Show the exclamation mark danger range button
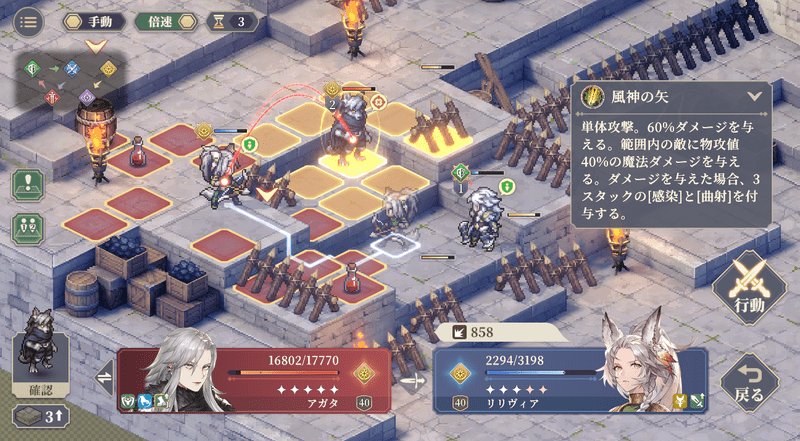800x441 pixels. pyautogui.click(x=28, y=185)
